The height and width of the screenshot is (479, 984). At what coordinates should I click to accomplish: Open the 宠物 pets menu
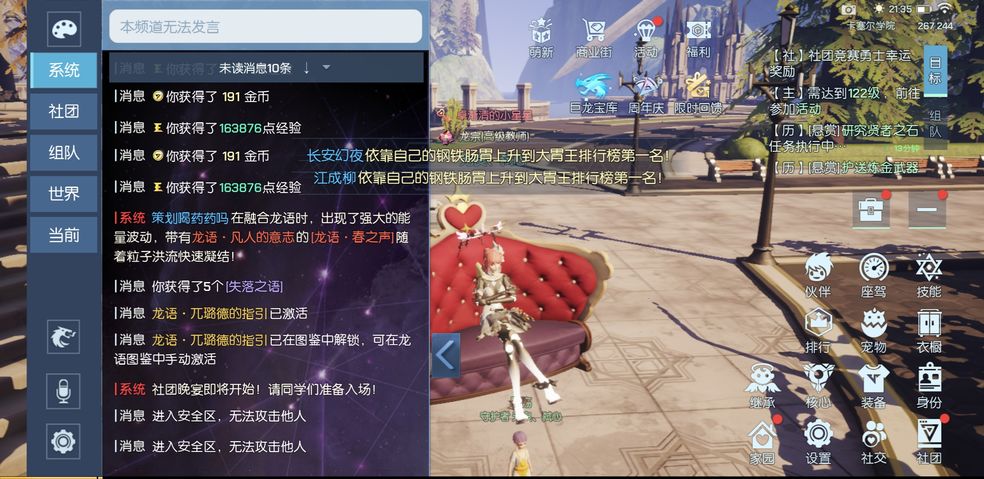click(x=874, y=328)
